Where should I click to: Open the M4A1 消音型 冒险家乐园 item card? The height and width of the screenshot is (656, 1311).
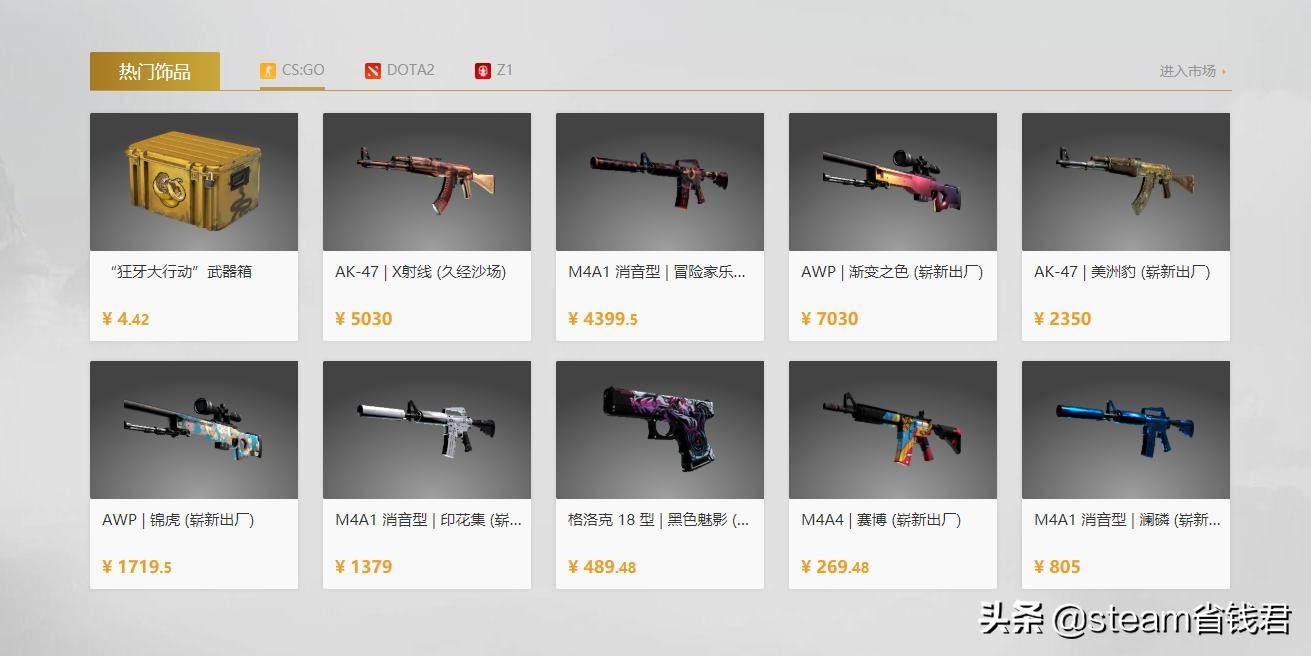click(x=660, y=226)
